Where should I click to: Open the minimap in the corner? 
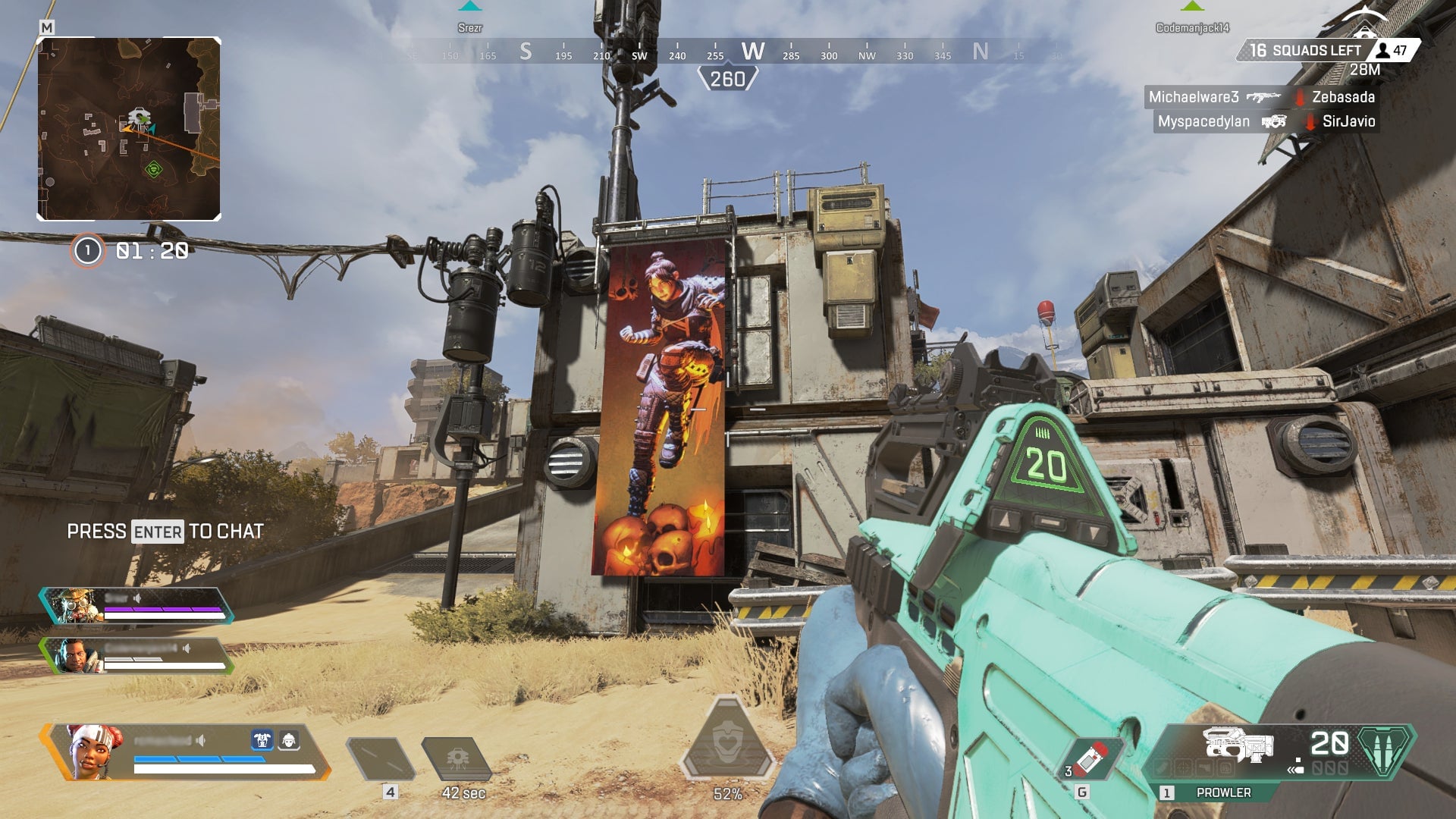pos(129,129)
